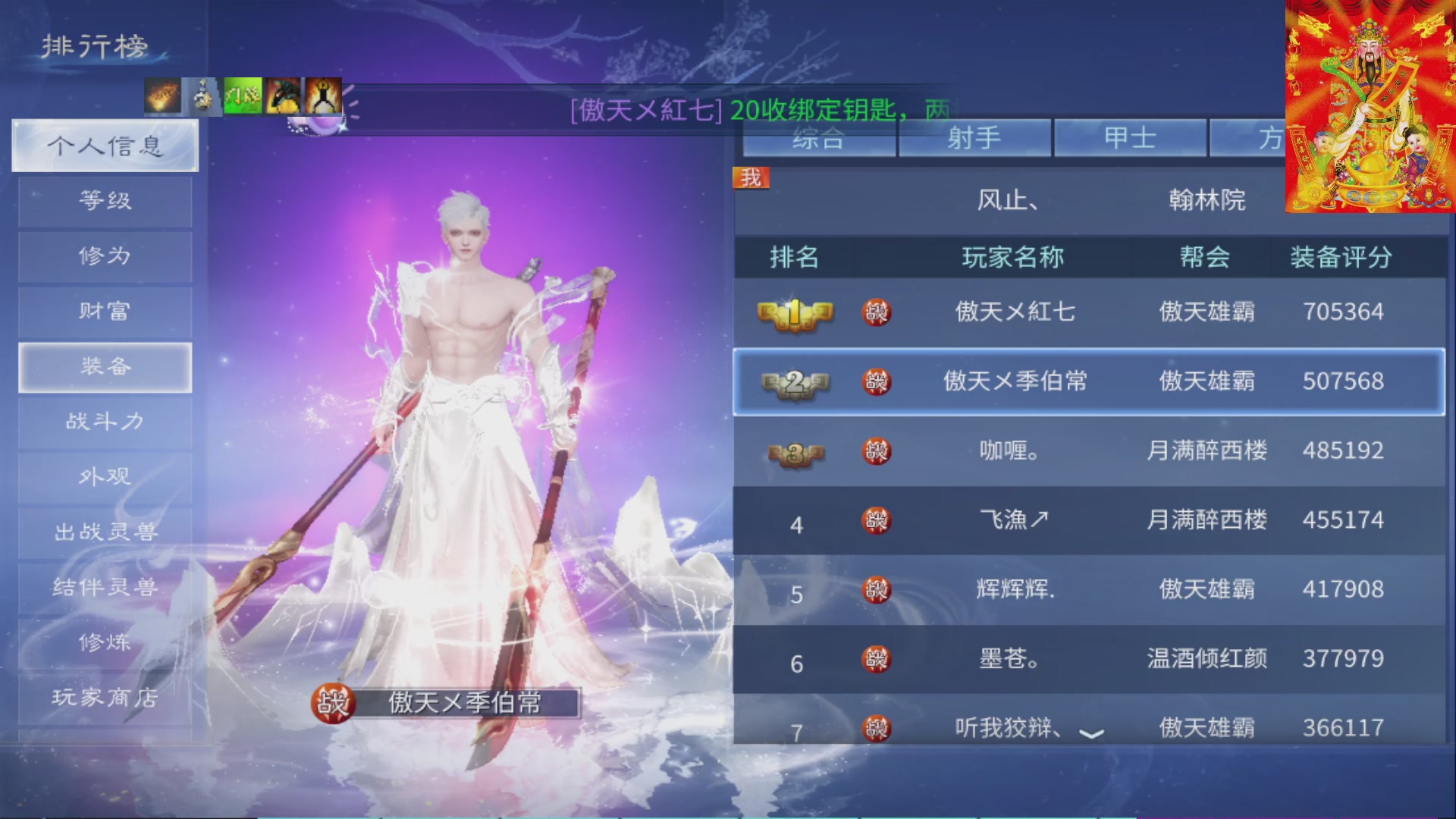
Task: Click the fiery buff icon at top left
Action: coord(162,96)
